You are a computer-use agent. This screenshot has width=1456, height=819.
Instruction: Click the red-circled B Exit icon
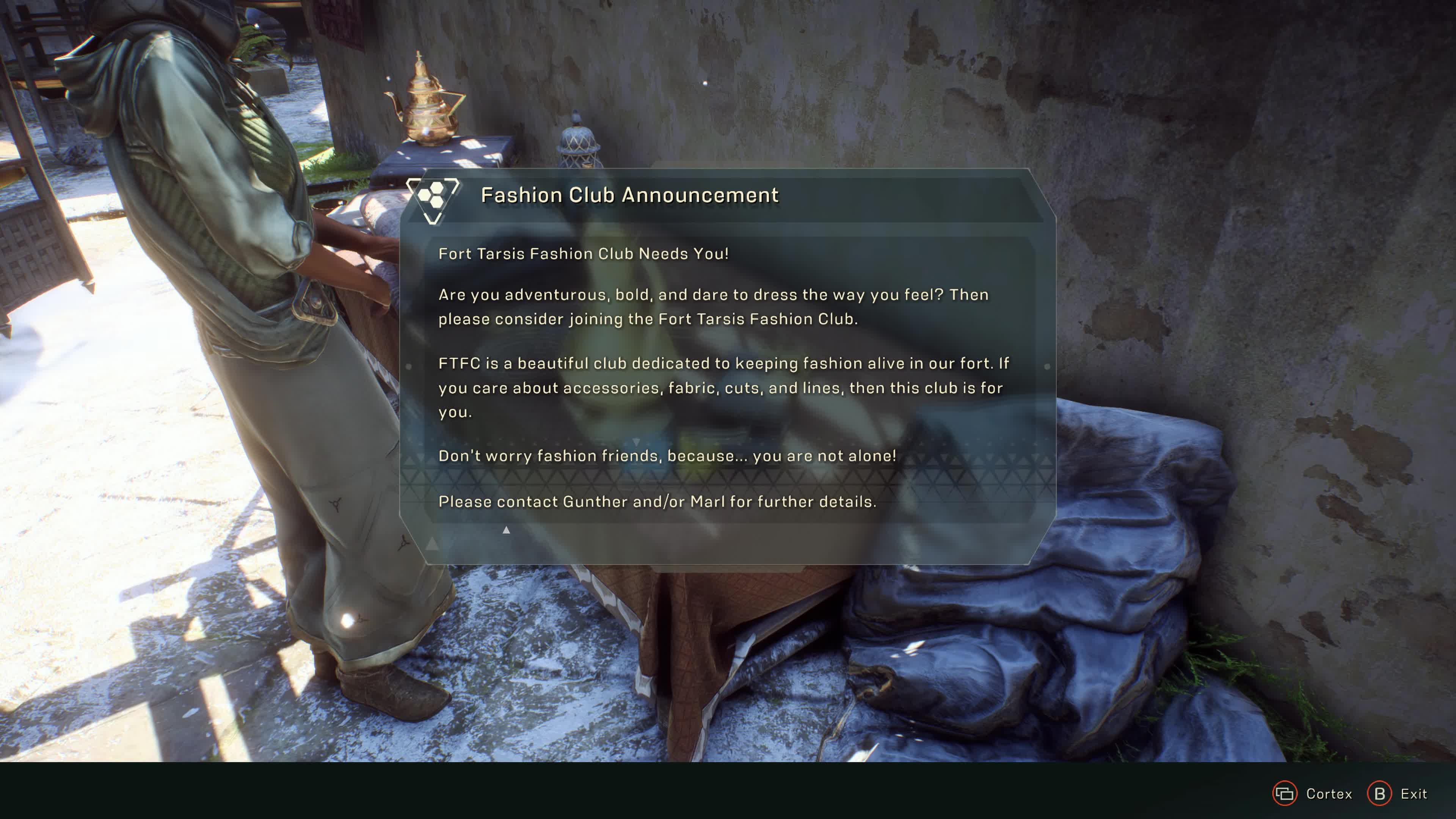point(1379,793)
